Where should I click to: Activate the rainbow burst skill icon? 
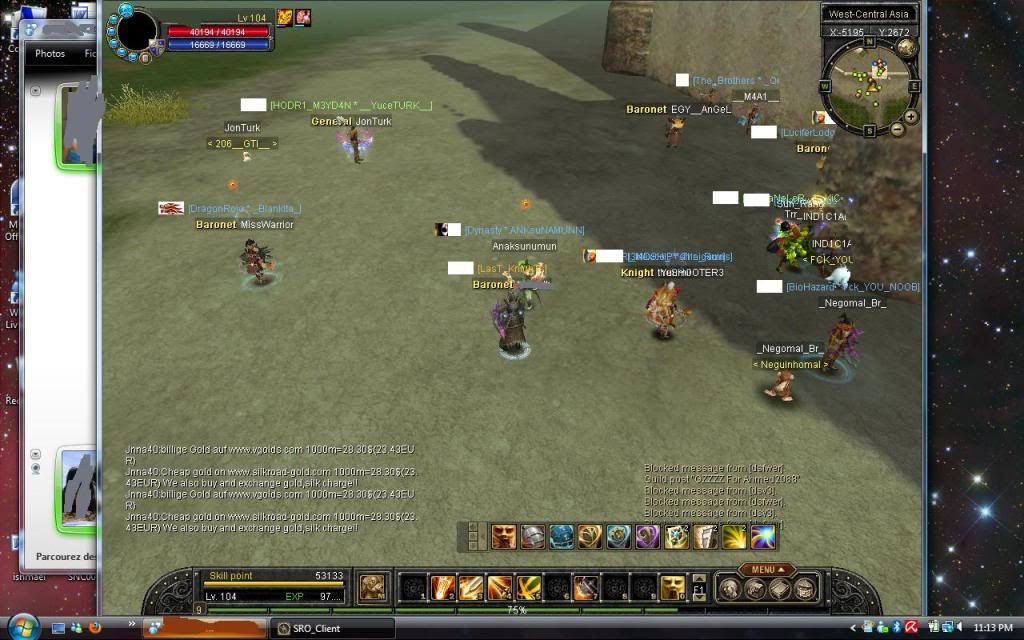[x=763, y=537]
